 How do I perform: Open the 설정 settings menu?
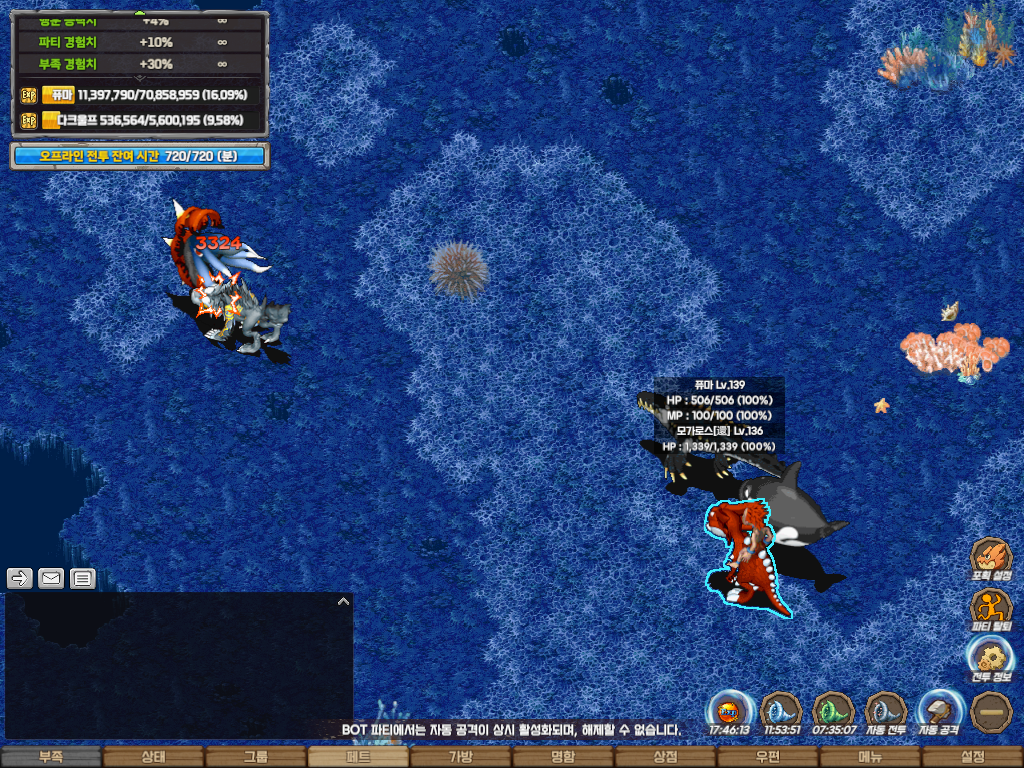coord(972,757)
